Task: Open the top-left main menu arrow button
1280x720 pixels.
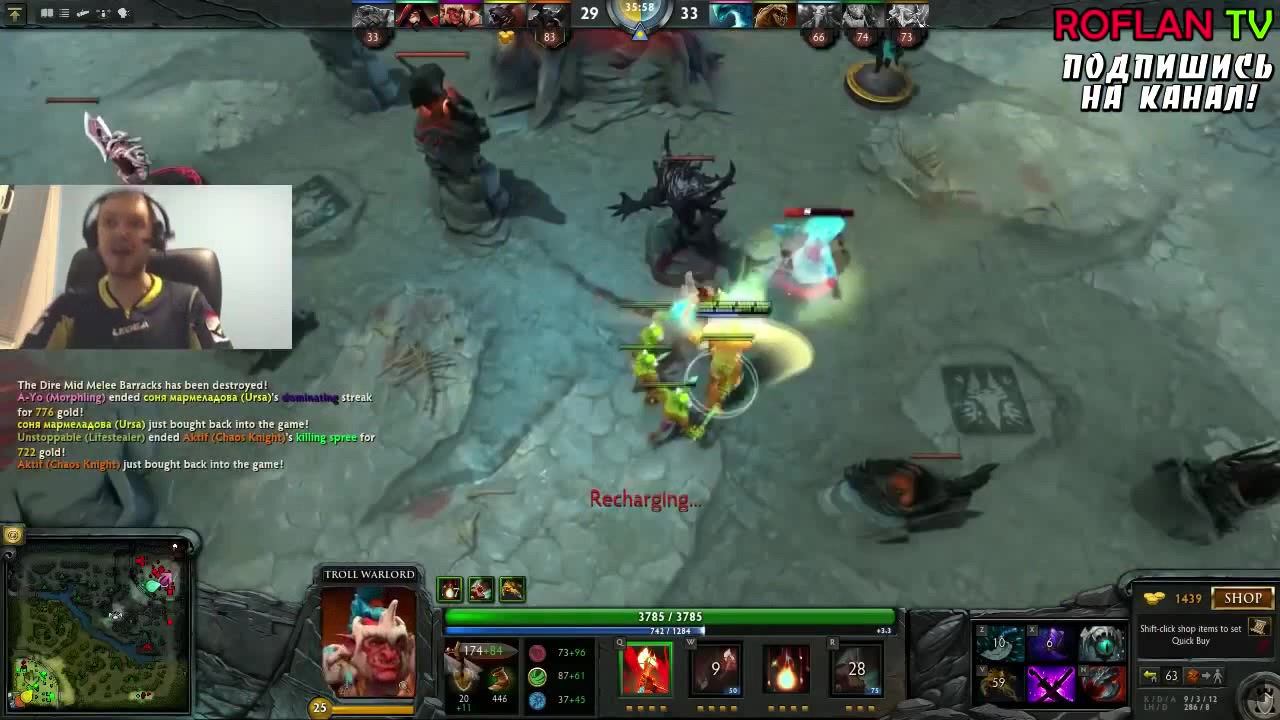Action: (x=14, y=14)
